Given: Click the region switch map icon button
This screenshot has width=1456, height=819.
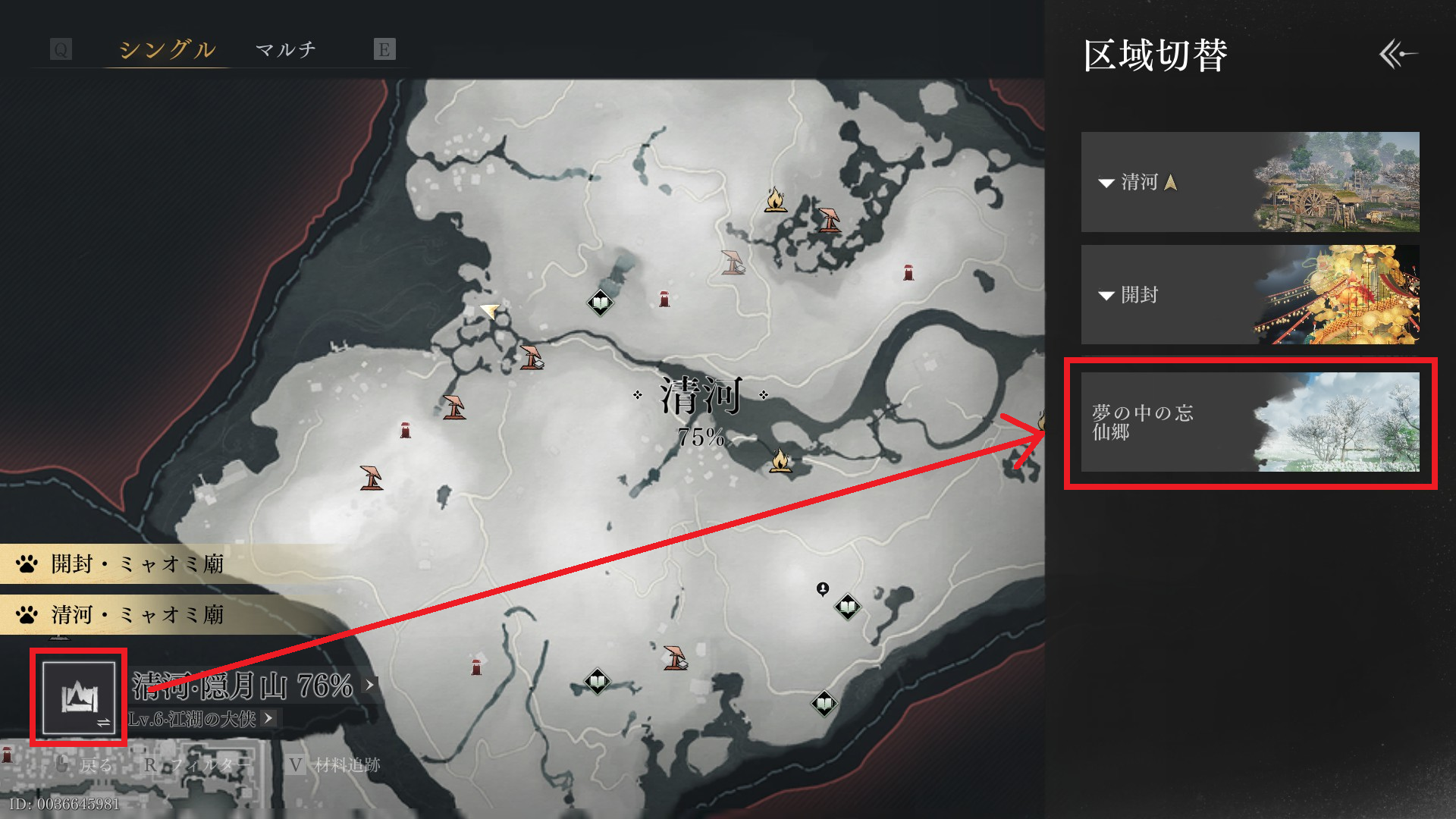Looking at the screenshot, I should pyautogui.click(x=79, y=698).
